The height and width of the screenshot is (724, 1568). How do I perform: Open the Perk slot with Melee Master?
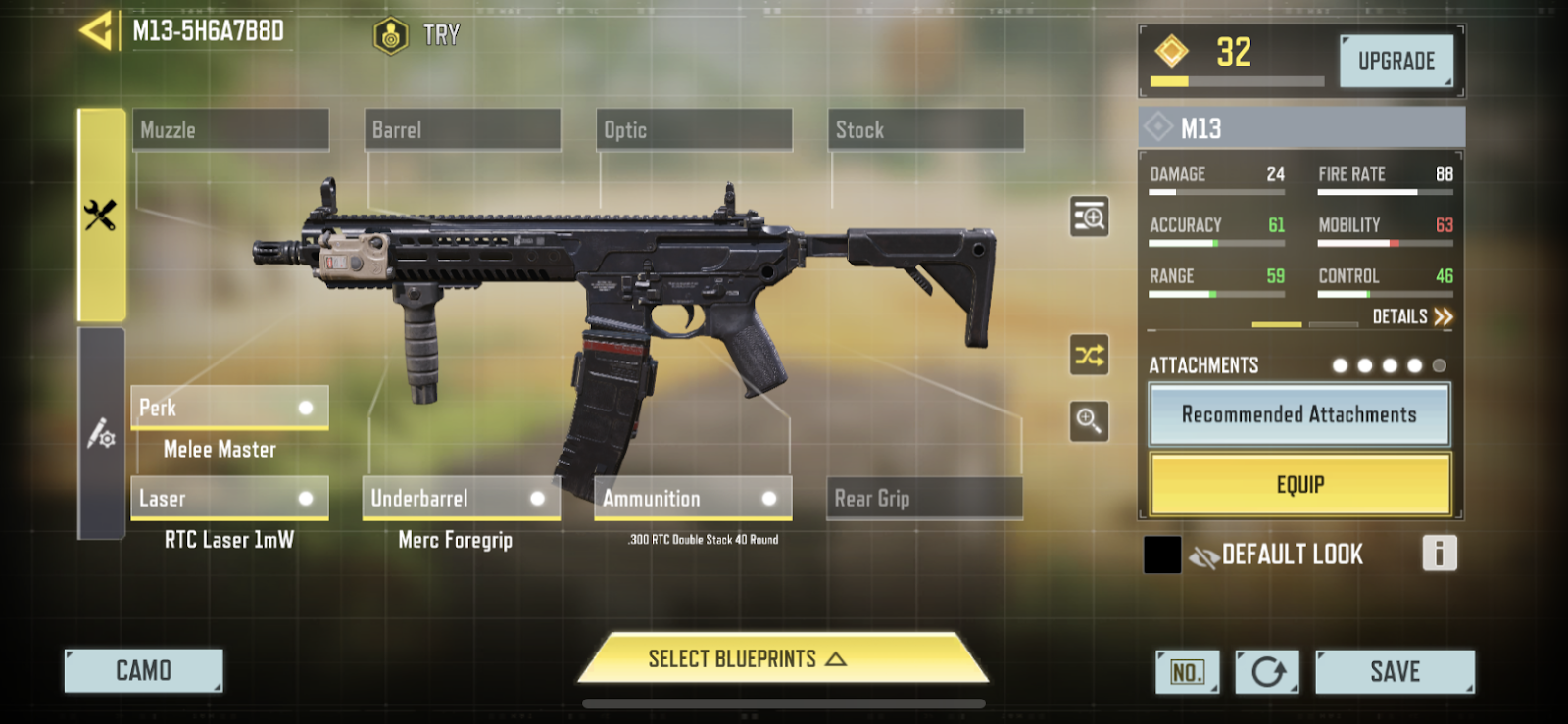(x=229, y=408)
